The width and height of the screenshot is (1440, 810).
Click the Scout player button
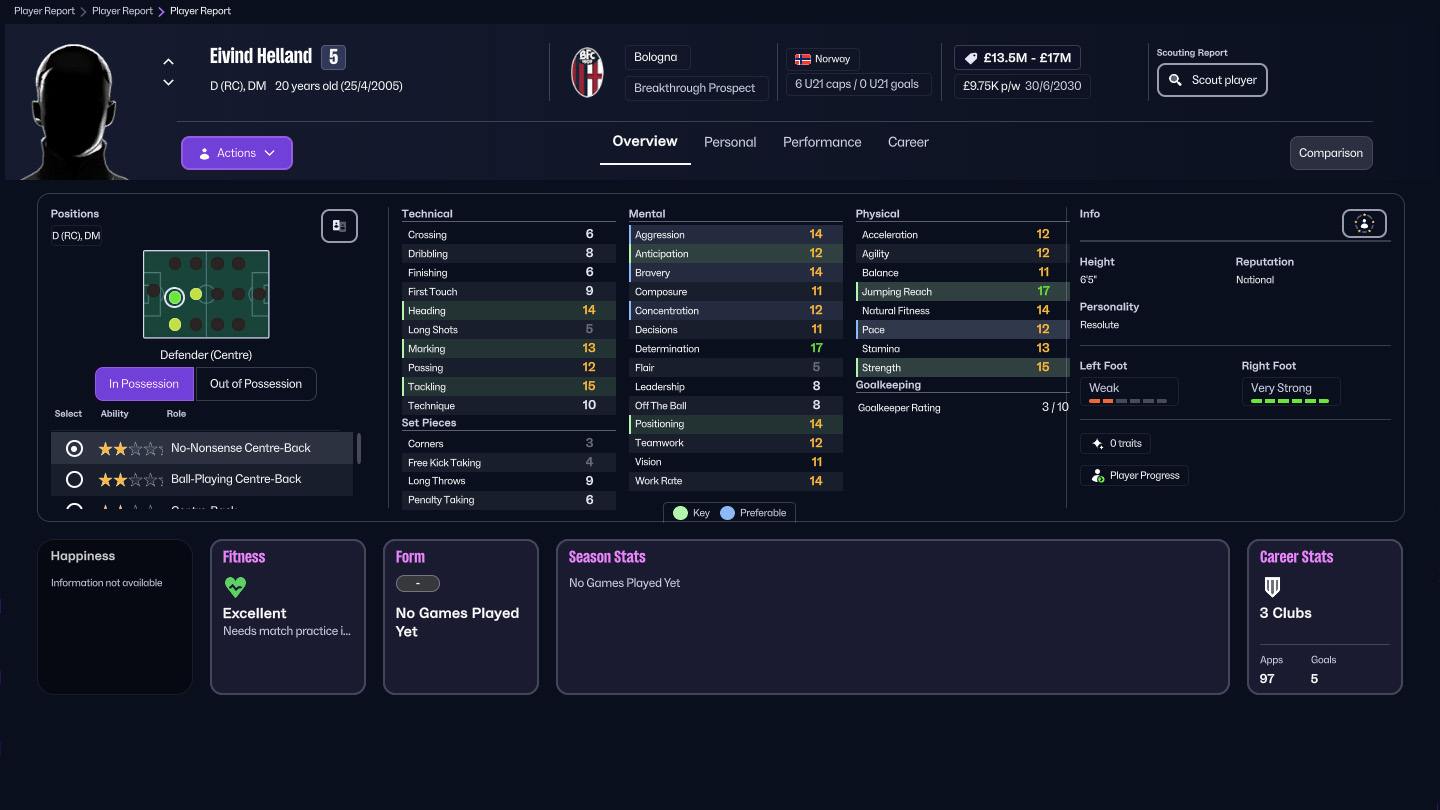tap(1212, 80)
